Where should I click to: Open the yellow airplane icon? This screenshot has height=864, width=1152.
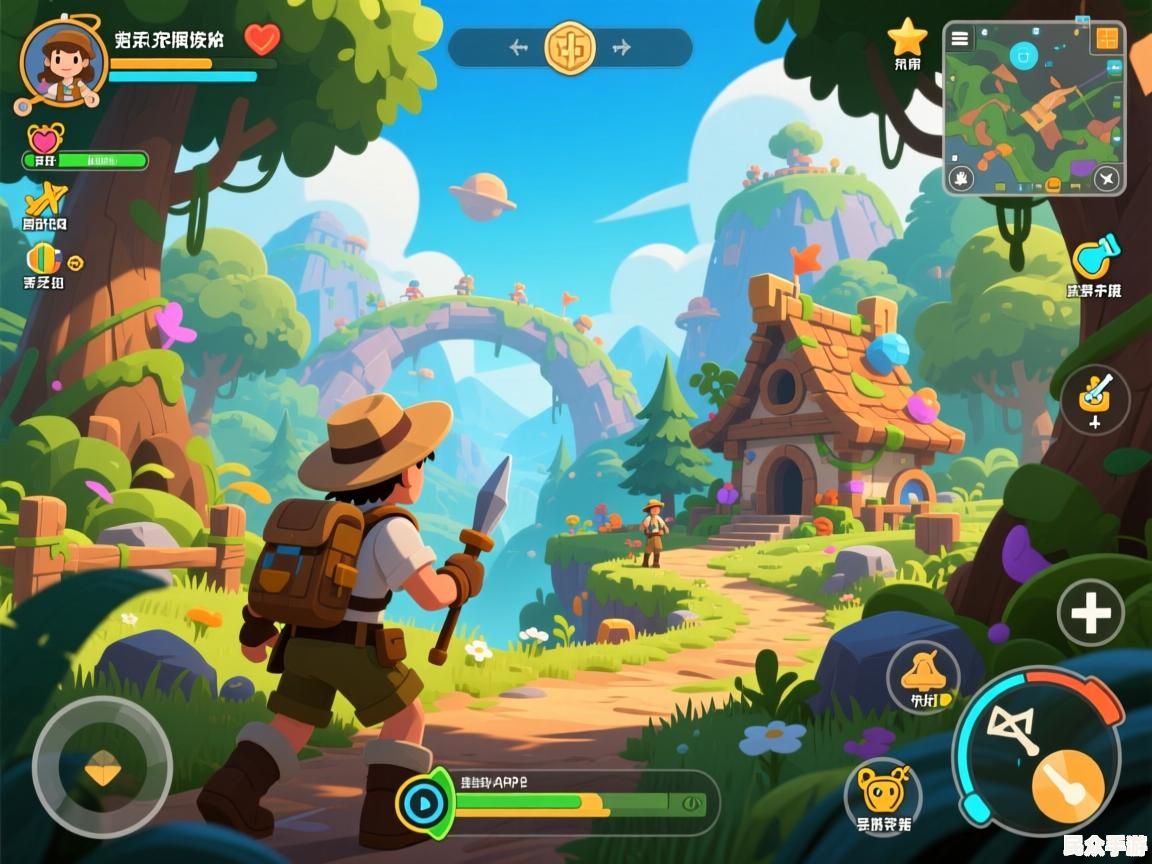click(x=44, y=198)
